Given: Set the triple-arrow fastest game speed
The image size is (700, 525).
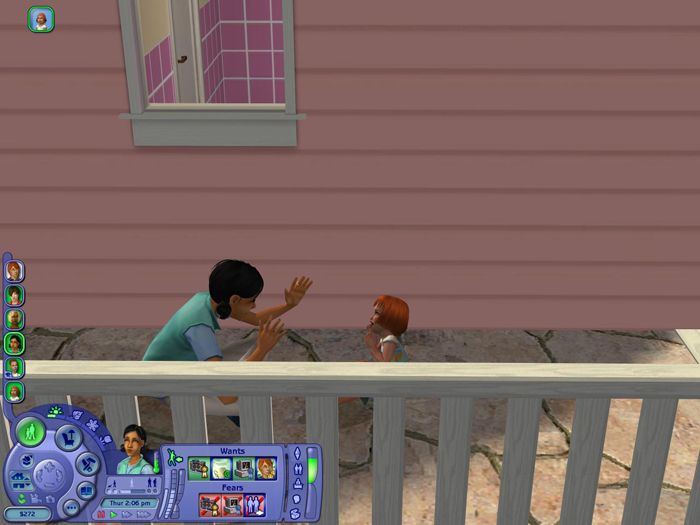Looking at the screenshot, I should click(x=143, y=515).
